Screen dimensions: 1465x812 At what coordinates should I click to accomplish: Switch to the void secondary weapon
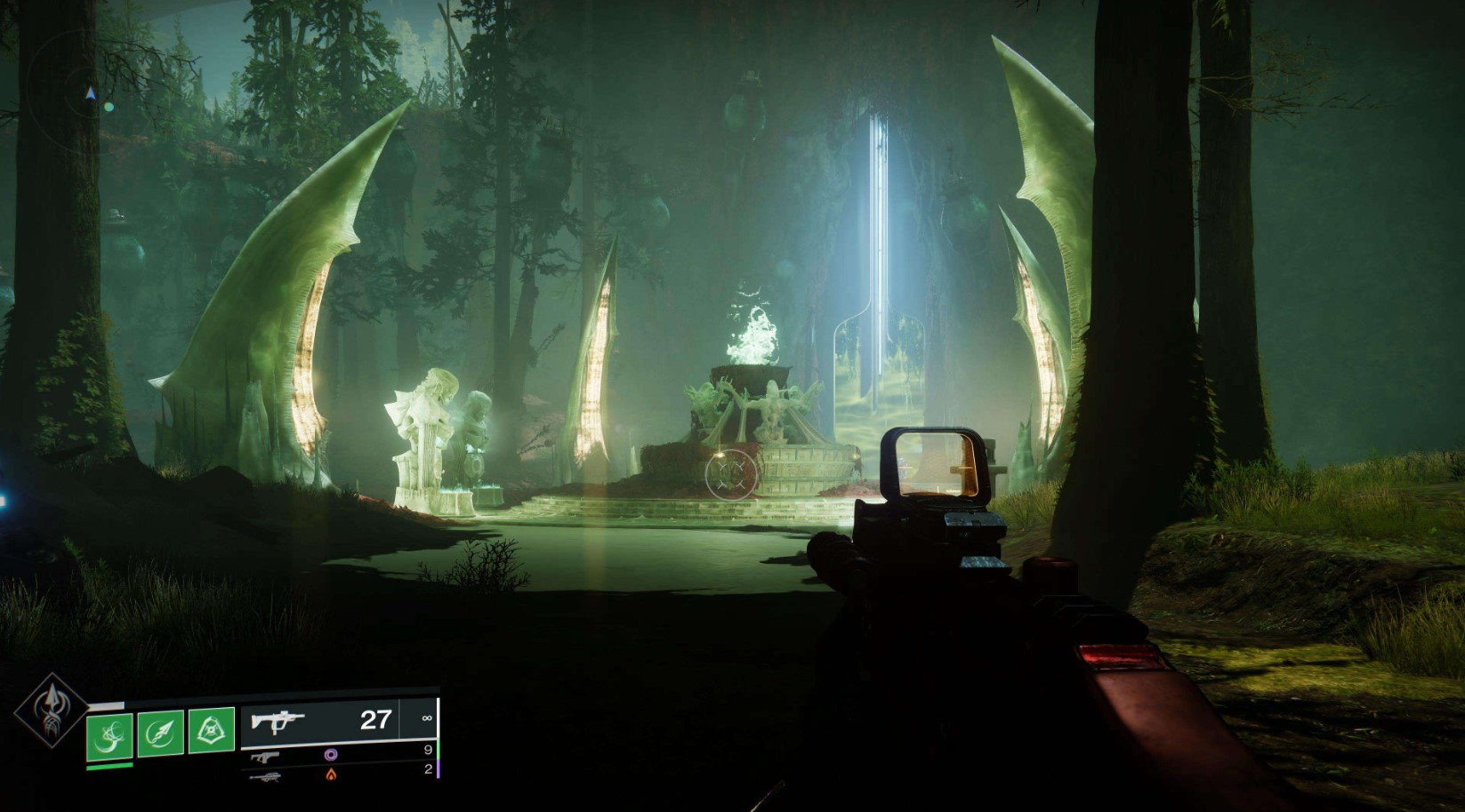[338, 755]
